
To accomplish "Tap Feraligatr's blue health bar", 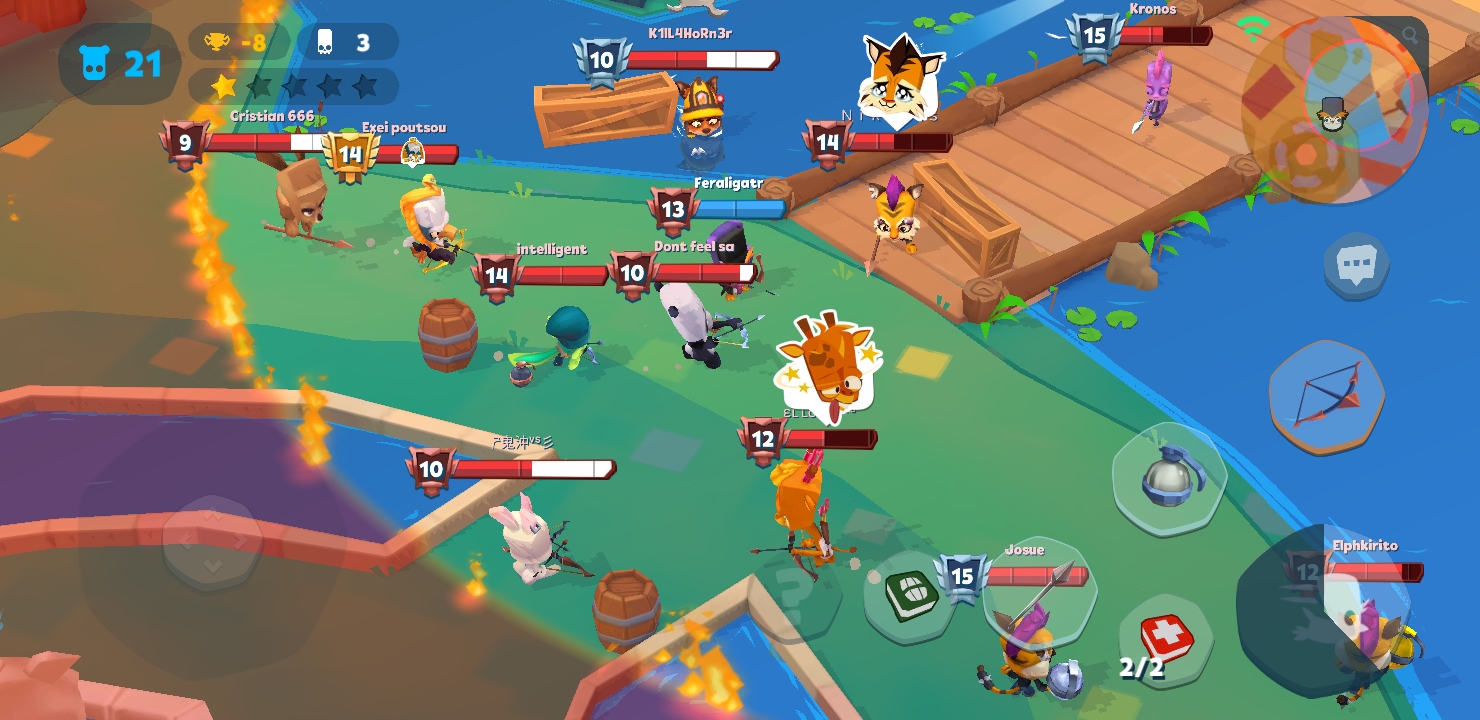I will [740, 210].
